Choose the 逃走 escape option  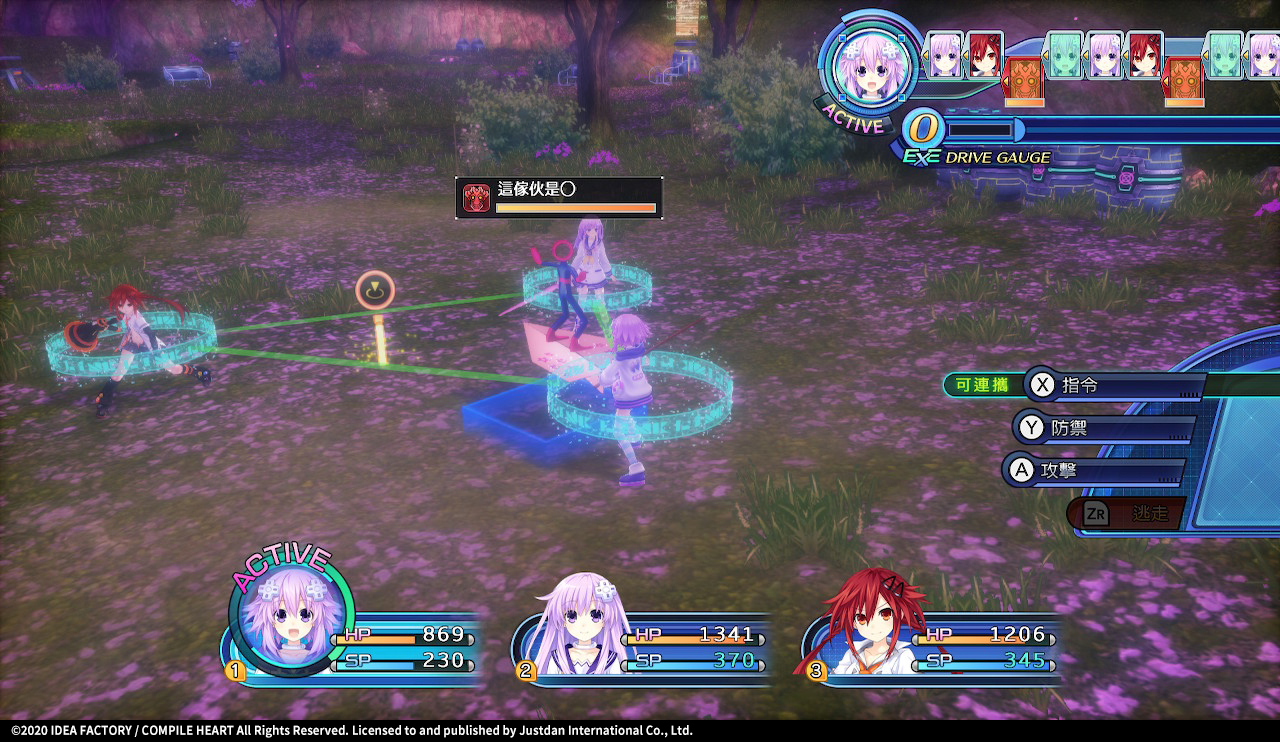pos(1130,514)
